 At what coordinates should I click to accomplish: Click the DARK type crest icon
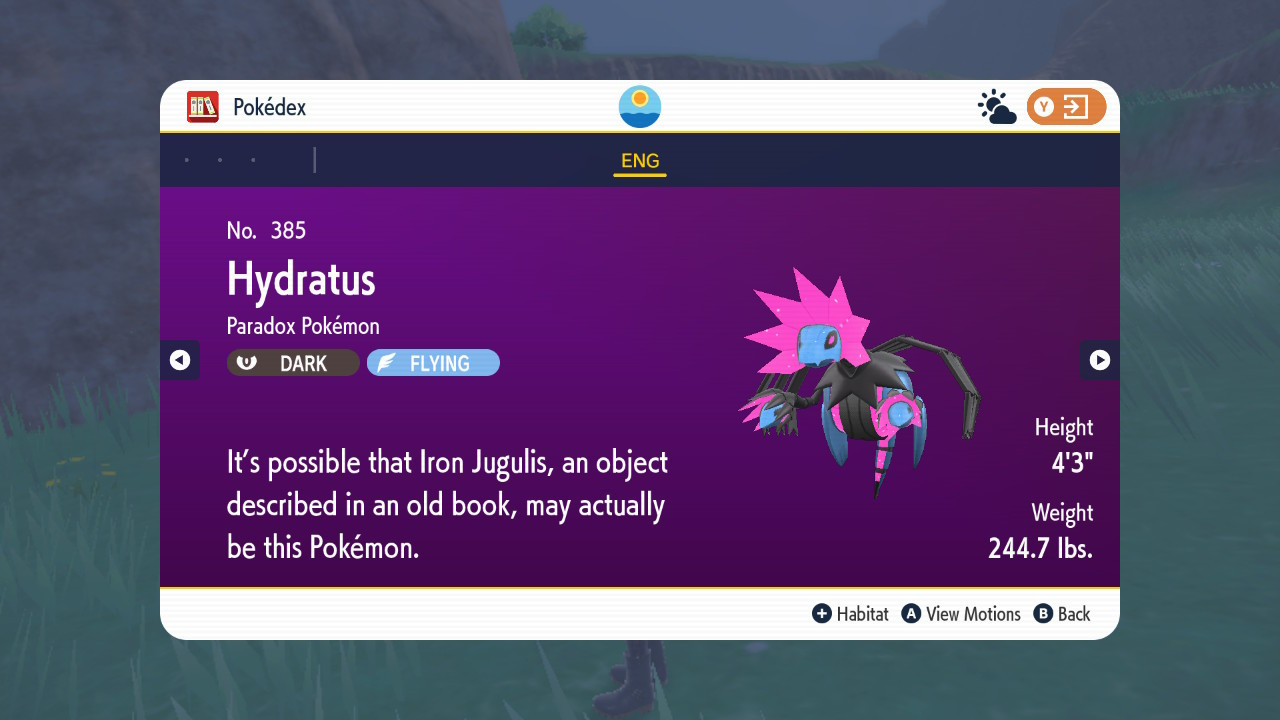click(x=246, y=363)
